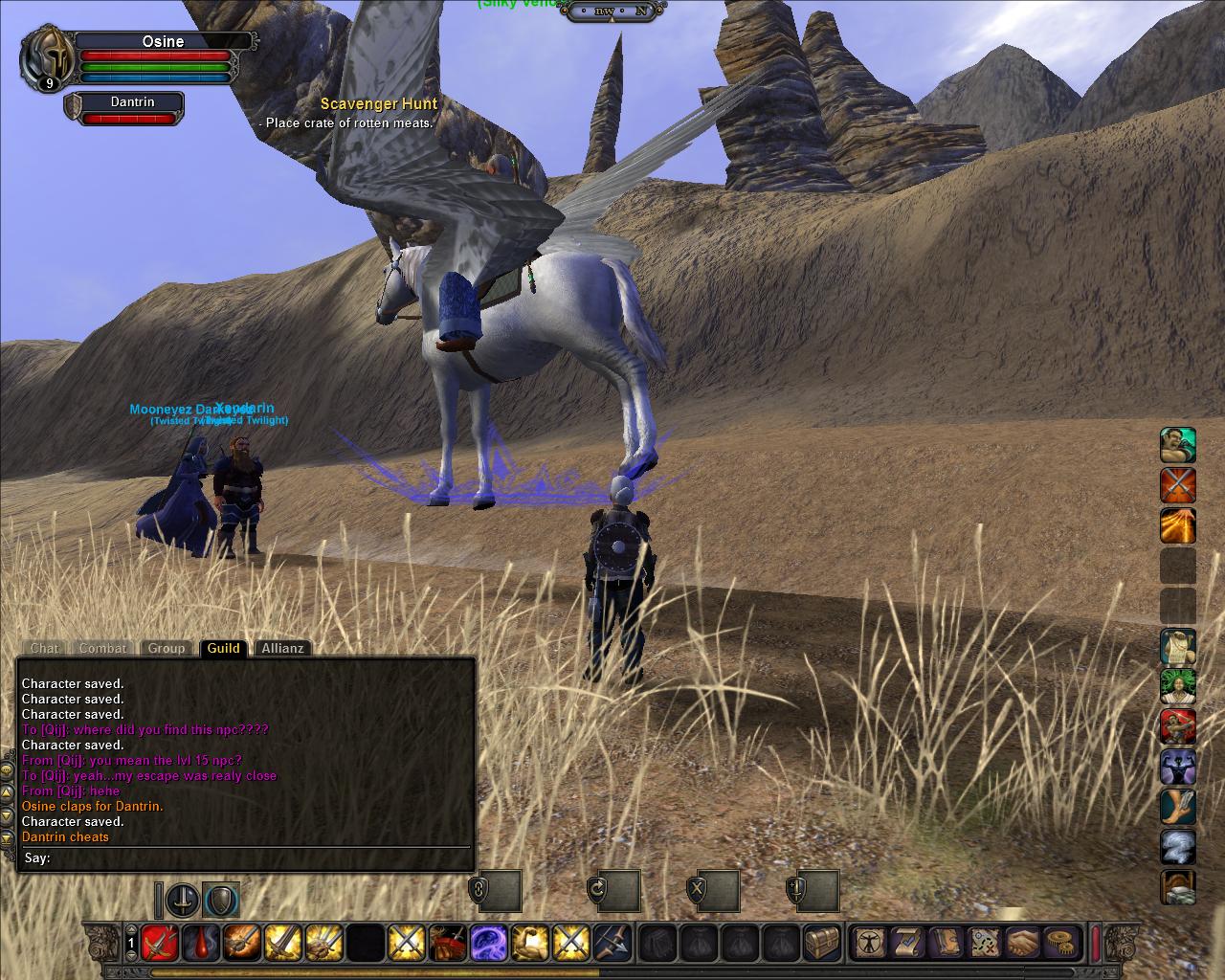This screenshot has width=1225, height=980.
Task: Activate the purple swirl spell on hotbar
Action: click(487, 943)
